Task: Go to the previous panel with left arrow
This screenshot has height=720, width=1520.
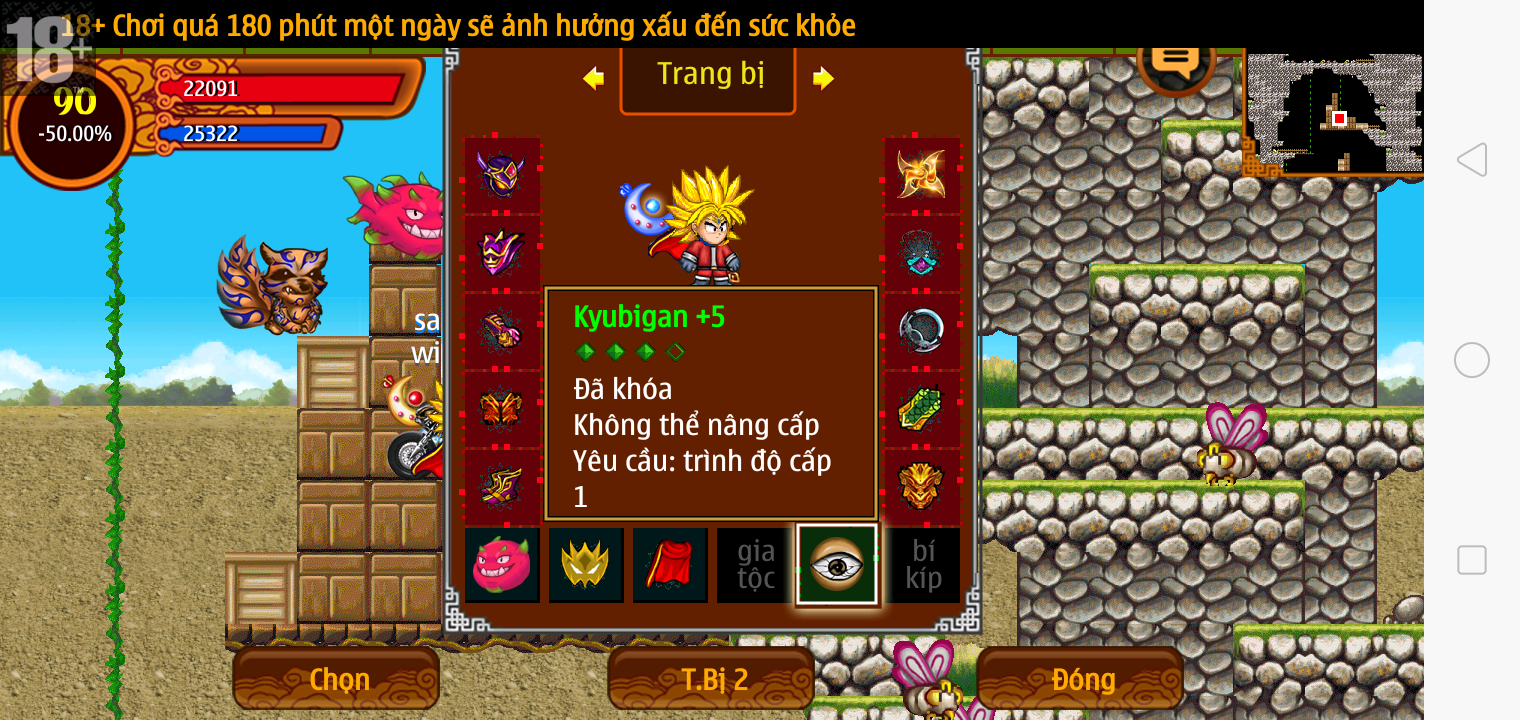Action: coord(593,78)
